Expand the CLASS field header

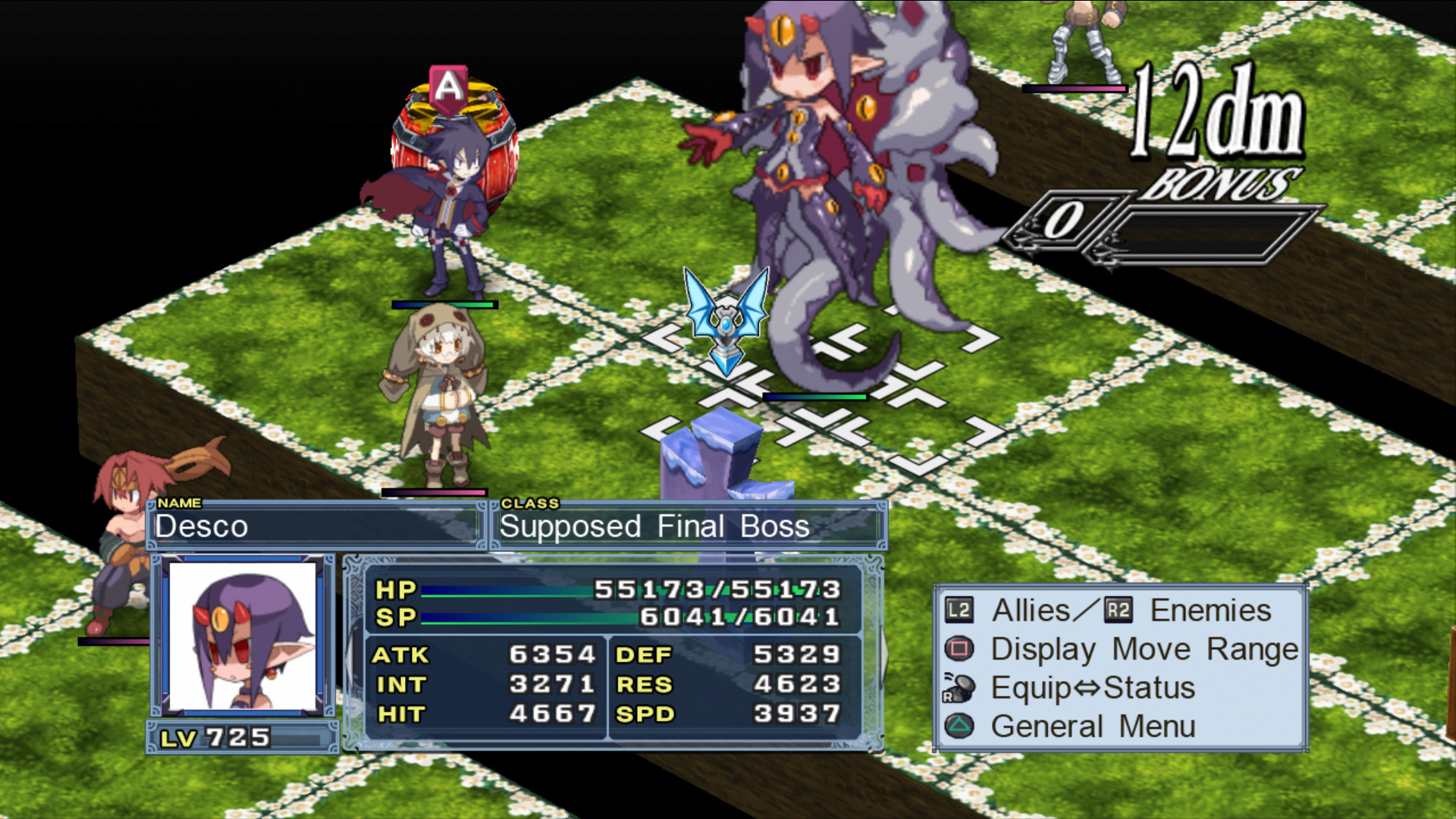click(x=529, y=502)
